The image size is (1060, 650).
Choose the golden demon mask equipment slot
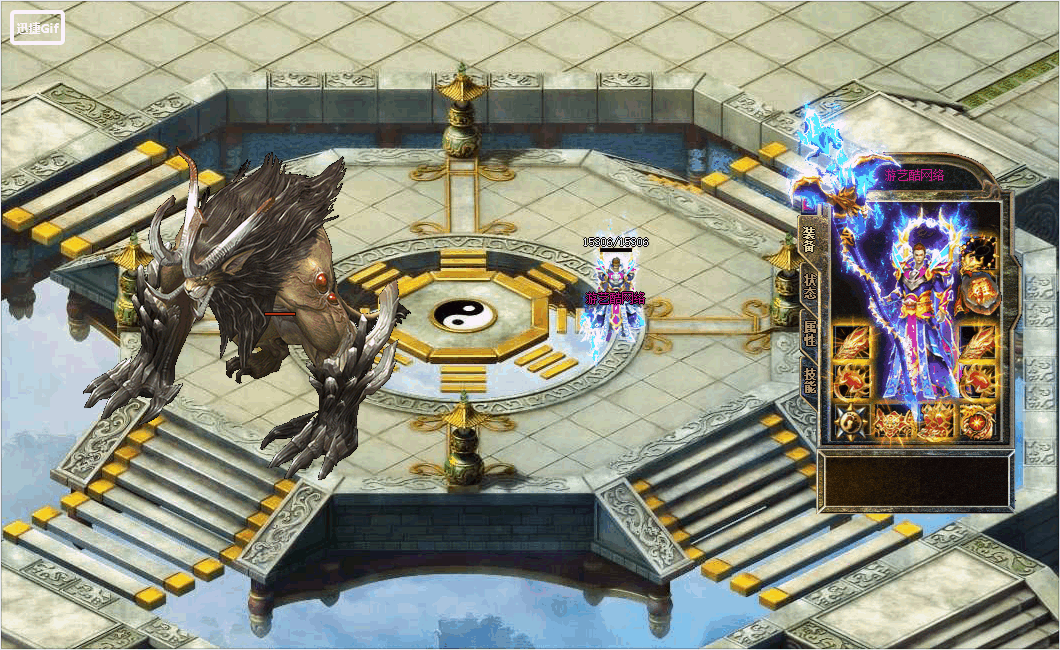pos(892,422)
